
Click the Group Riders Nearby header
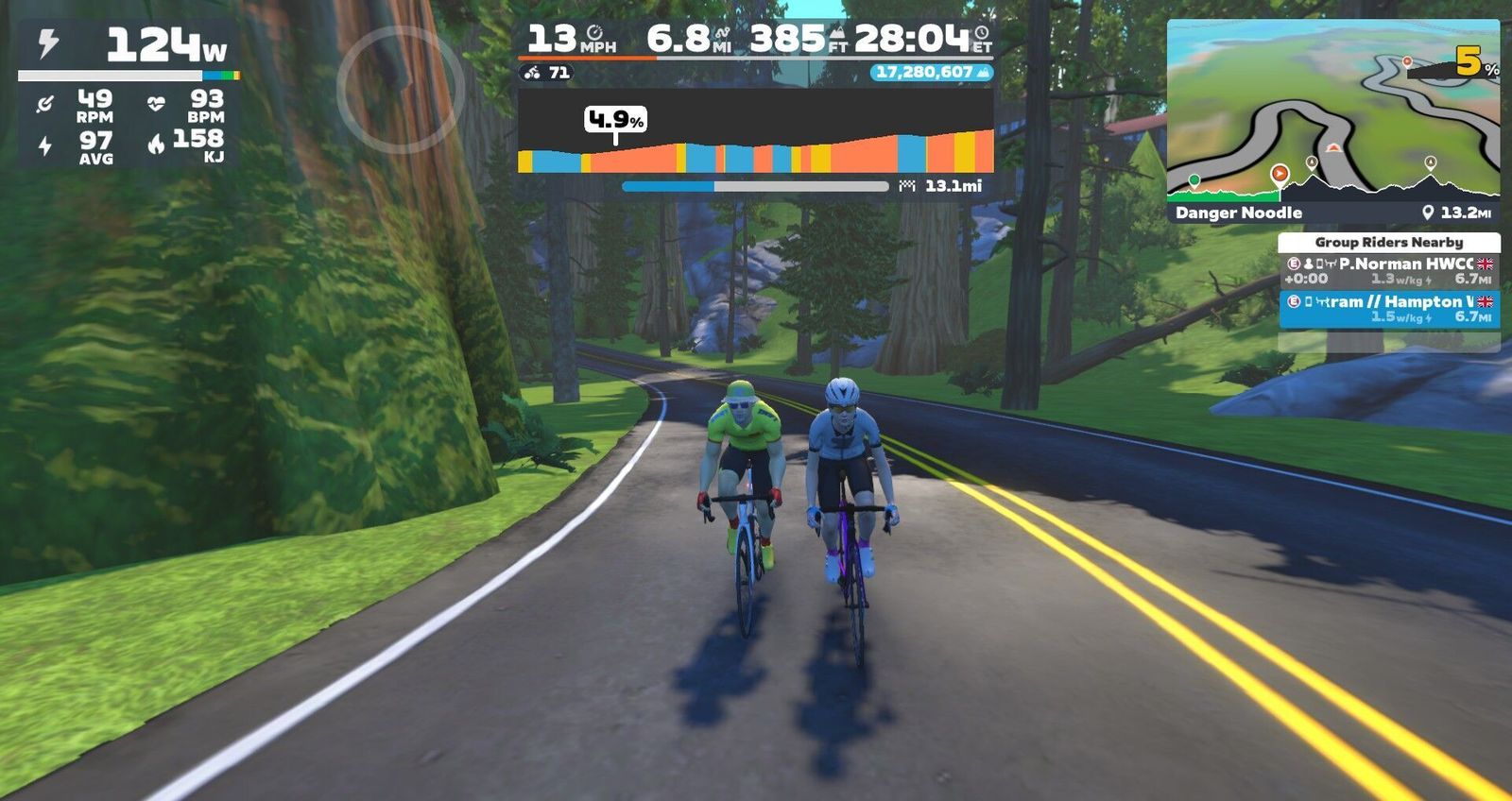(x=1388, y=242)
